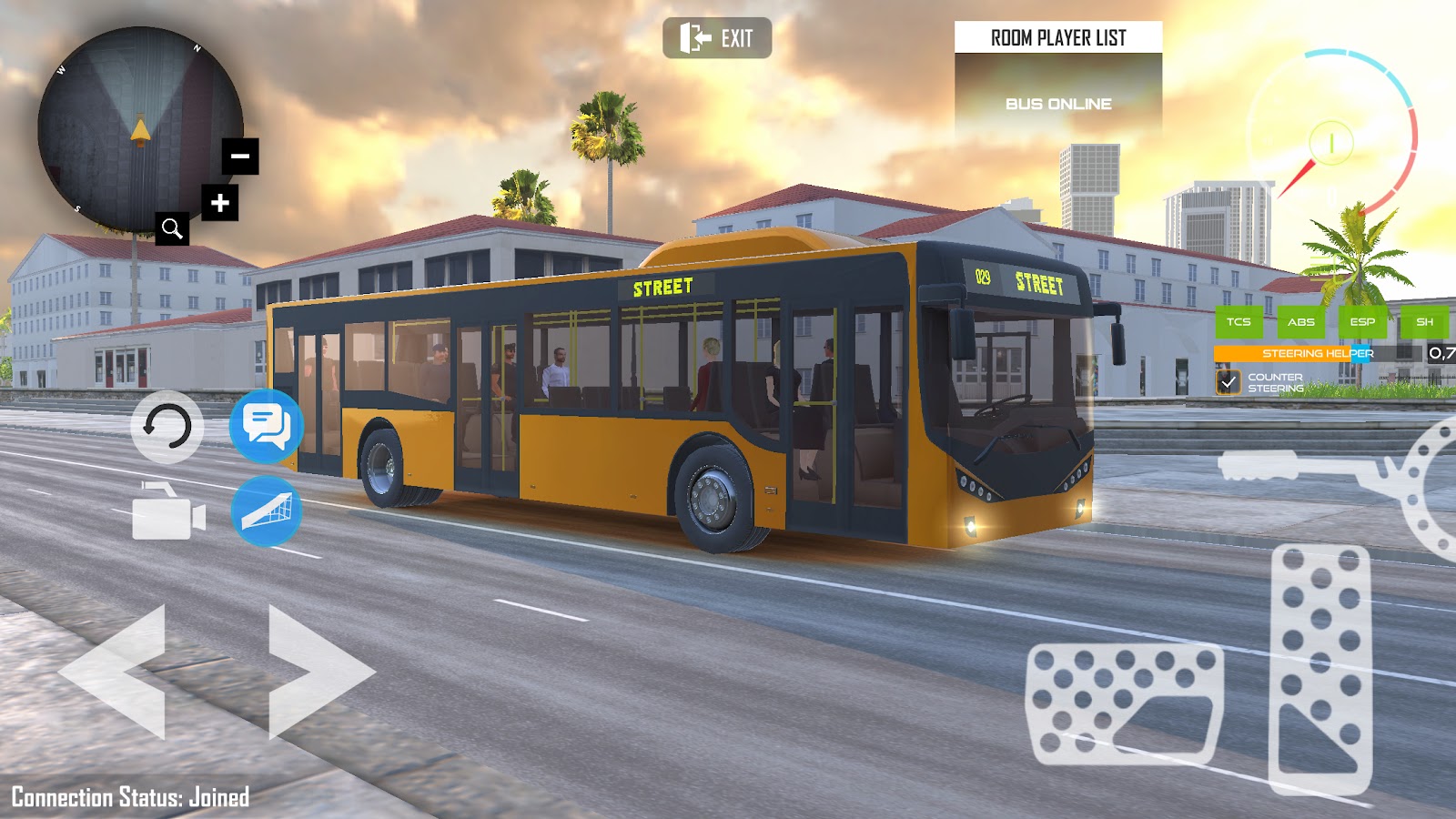Image resolution: width=1456 pixels, height=819 pixels.
Task: Tap the accelerator gas pedal
Action: (1320, 669)
